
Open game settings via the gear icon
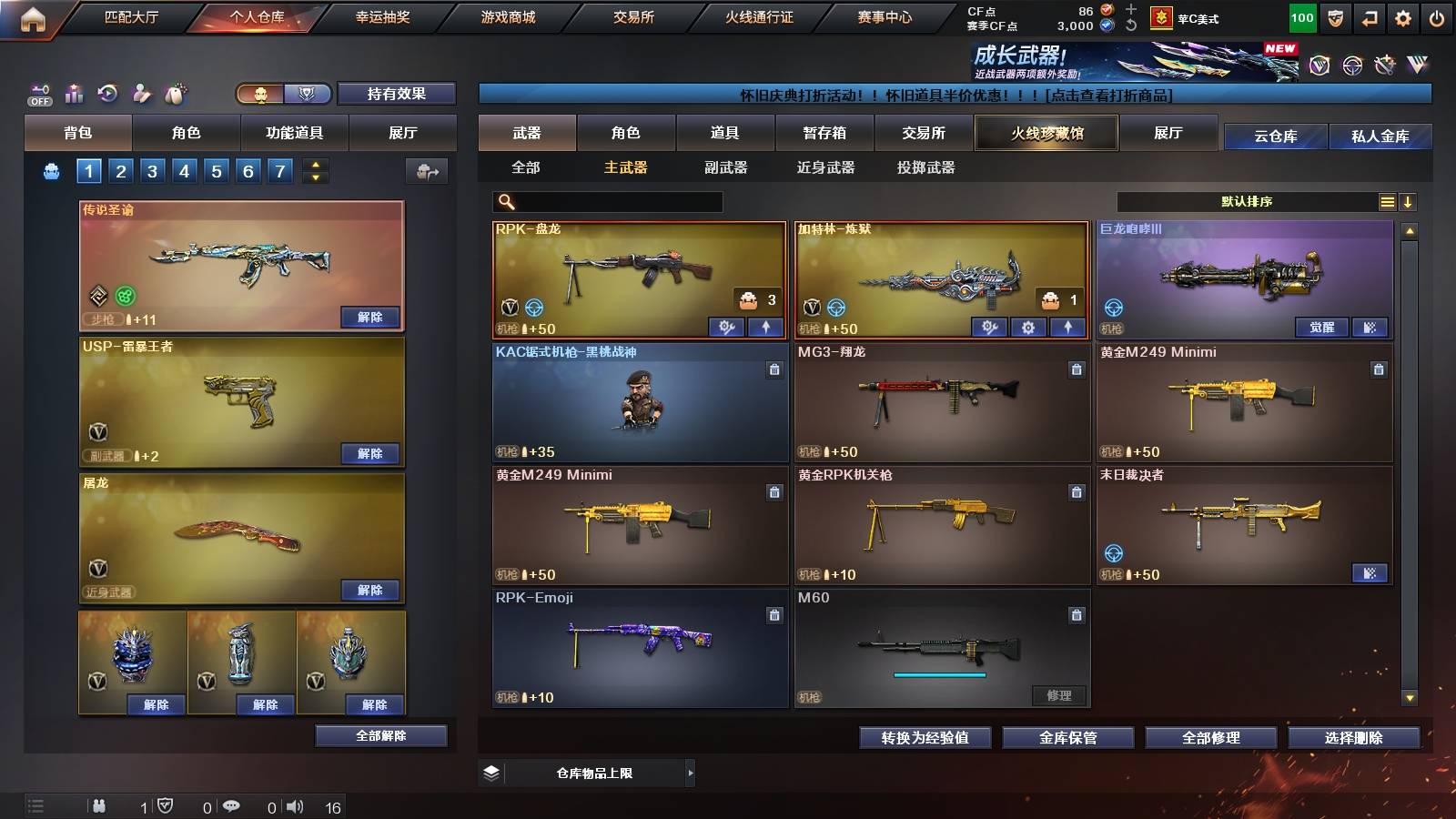click(1401, 16)
